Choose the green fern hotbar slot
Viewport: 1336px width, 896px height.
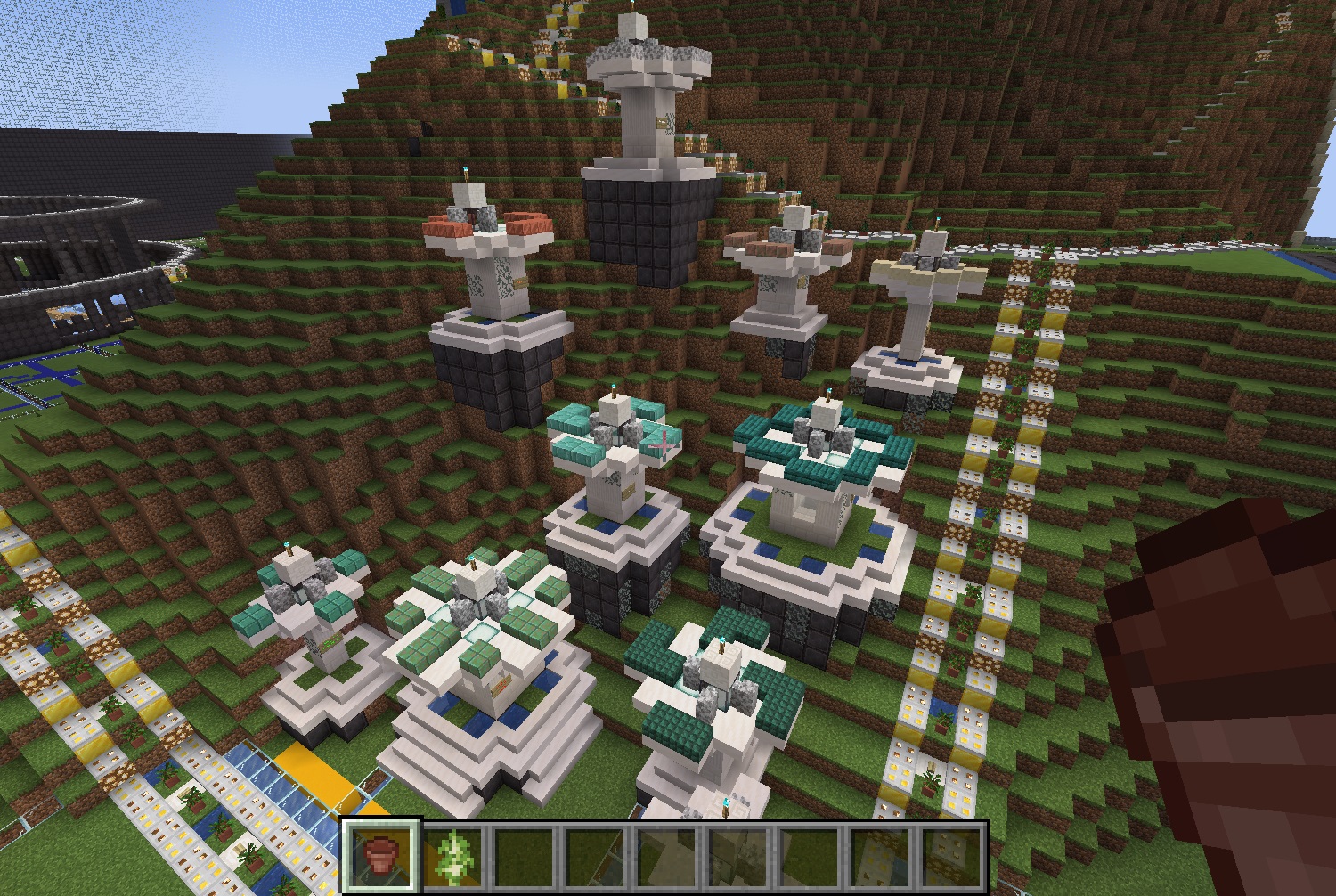click(452, 855)
